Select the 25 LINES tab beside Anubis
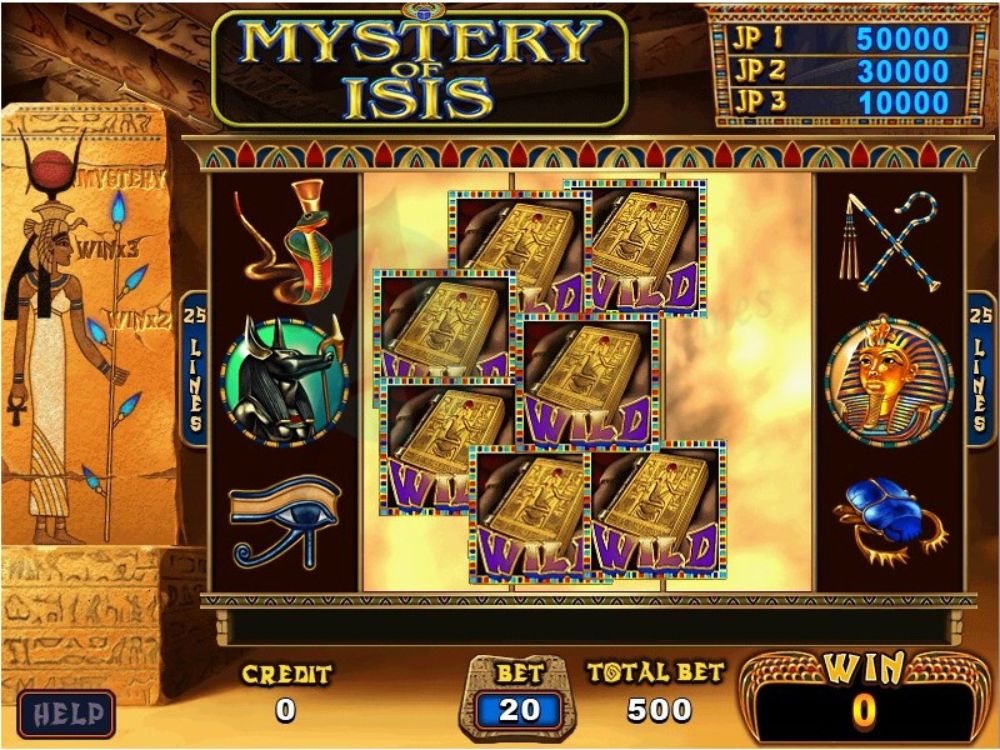1000x750 pixels. [194, 369]
